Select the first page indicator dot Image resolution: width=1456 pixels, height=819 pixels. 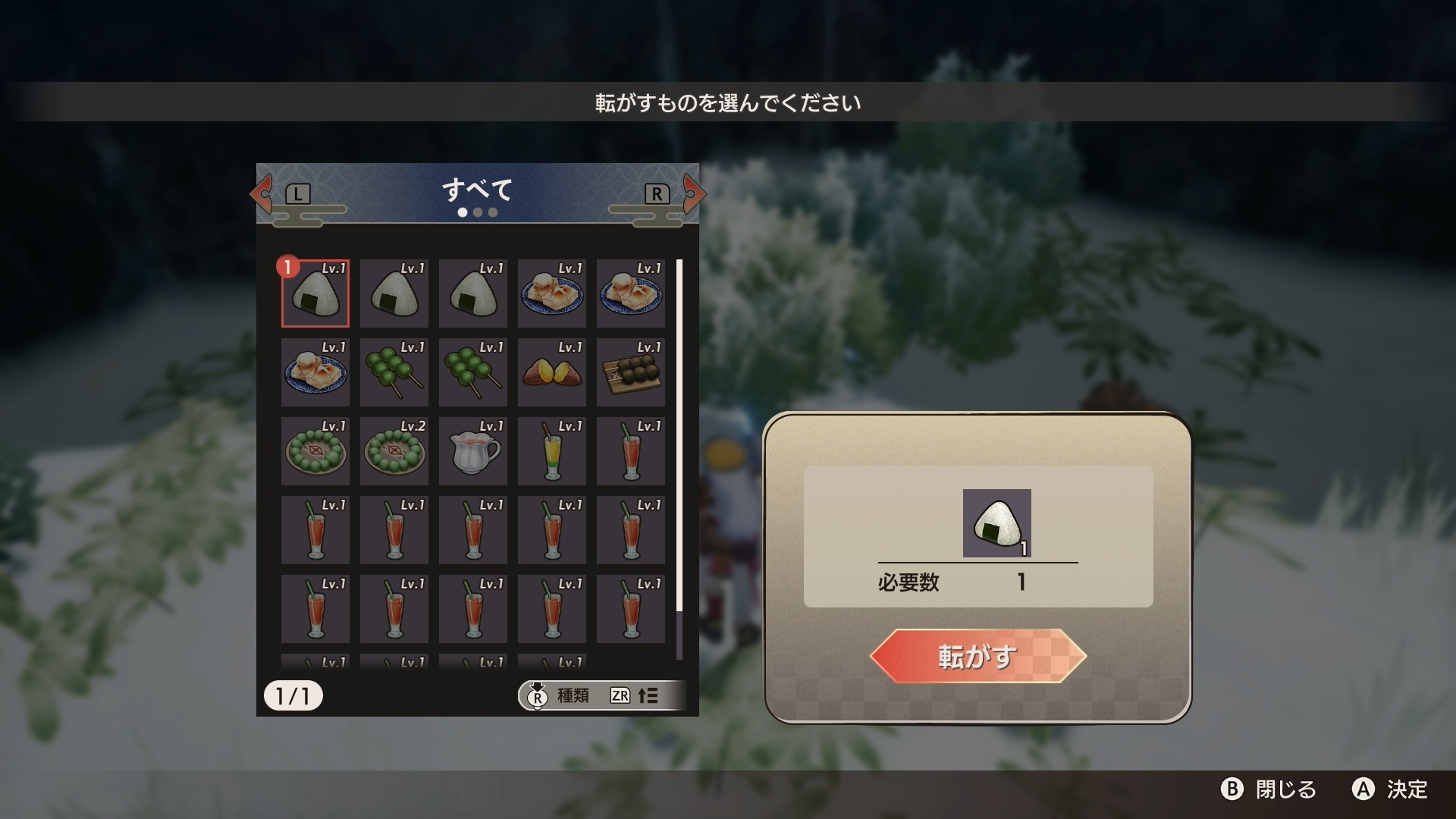[x=462, y=212]
